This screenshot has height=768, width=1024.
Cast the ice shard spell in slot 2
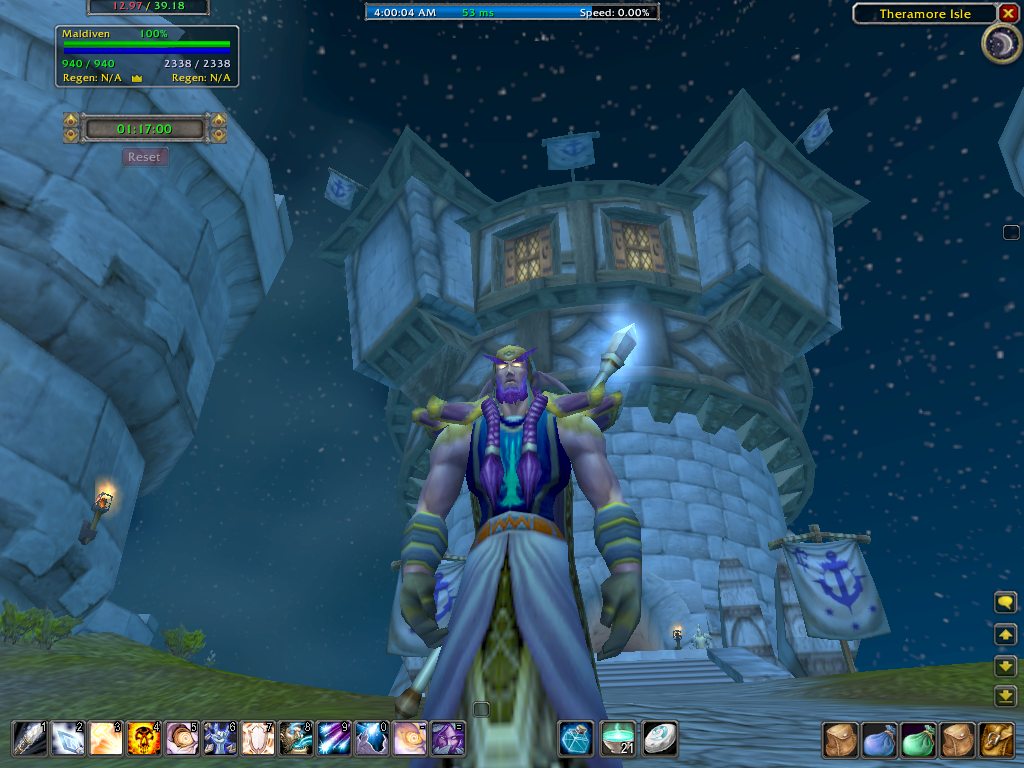(67, 739)
